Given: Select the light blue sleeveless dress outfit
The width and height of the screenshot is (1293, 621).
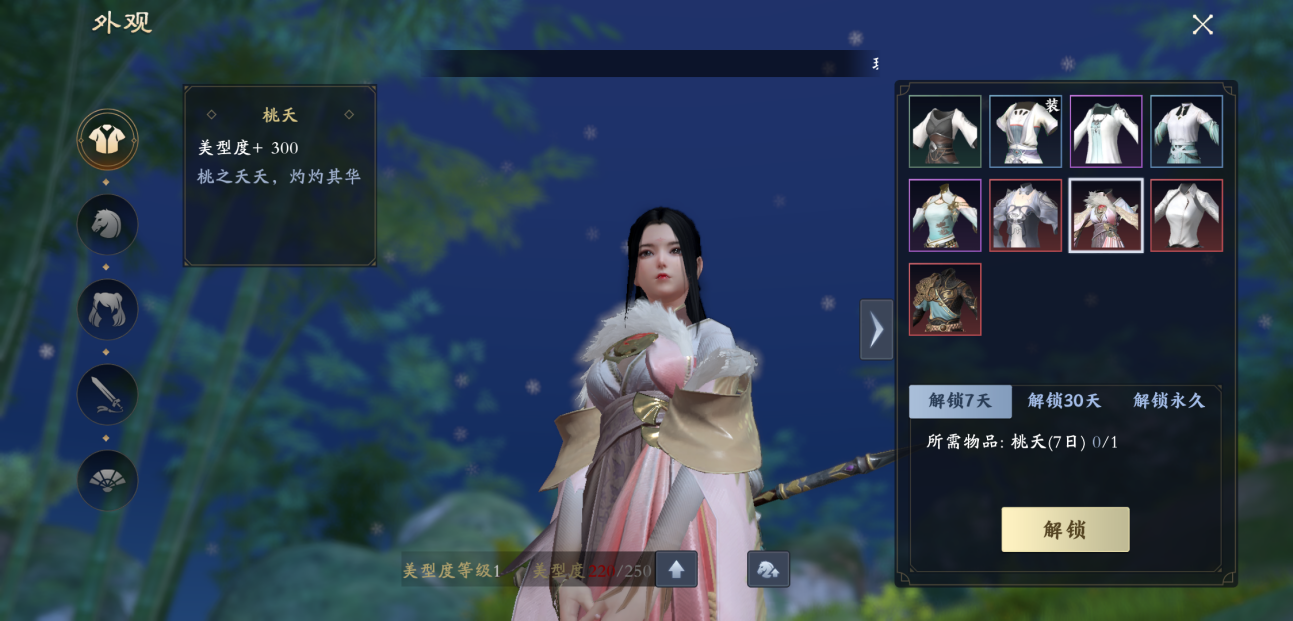Looking at the screenshot, I should (x=945, y=215).
